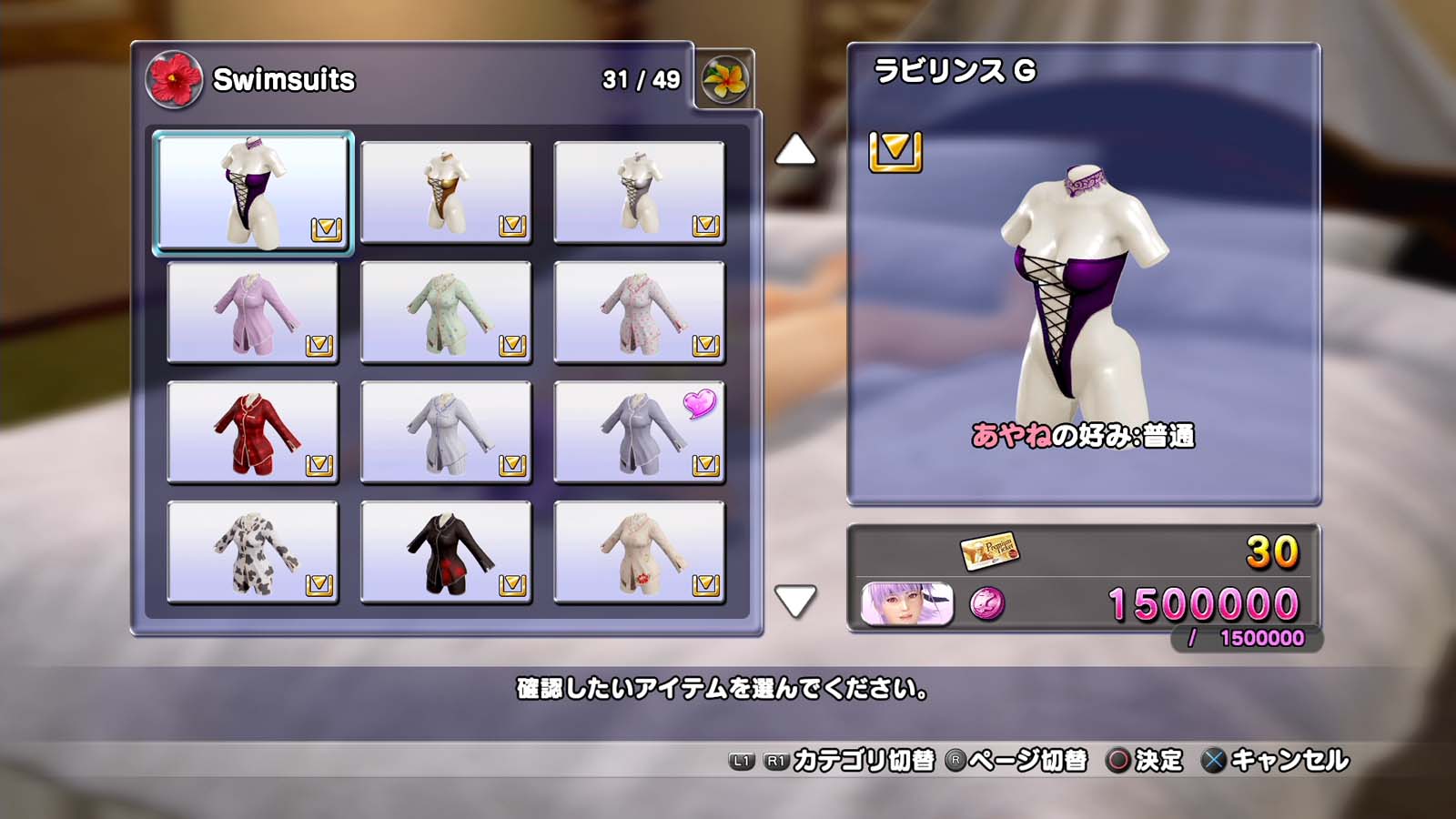This screenshot has width=1456, height=819.
Task: Select the red plaid pajama outfit
Action: [253, 432]
